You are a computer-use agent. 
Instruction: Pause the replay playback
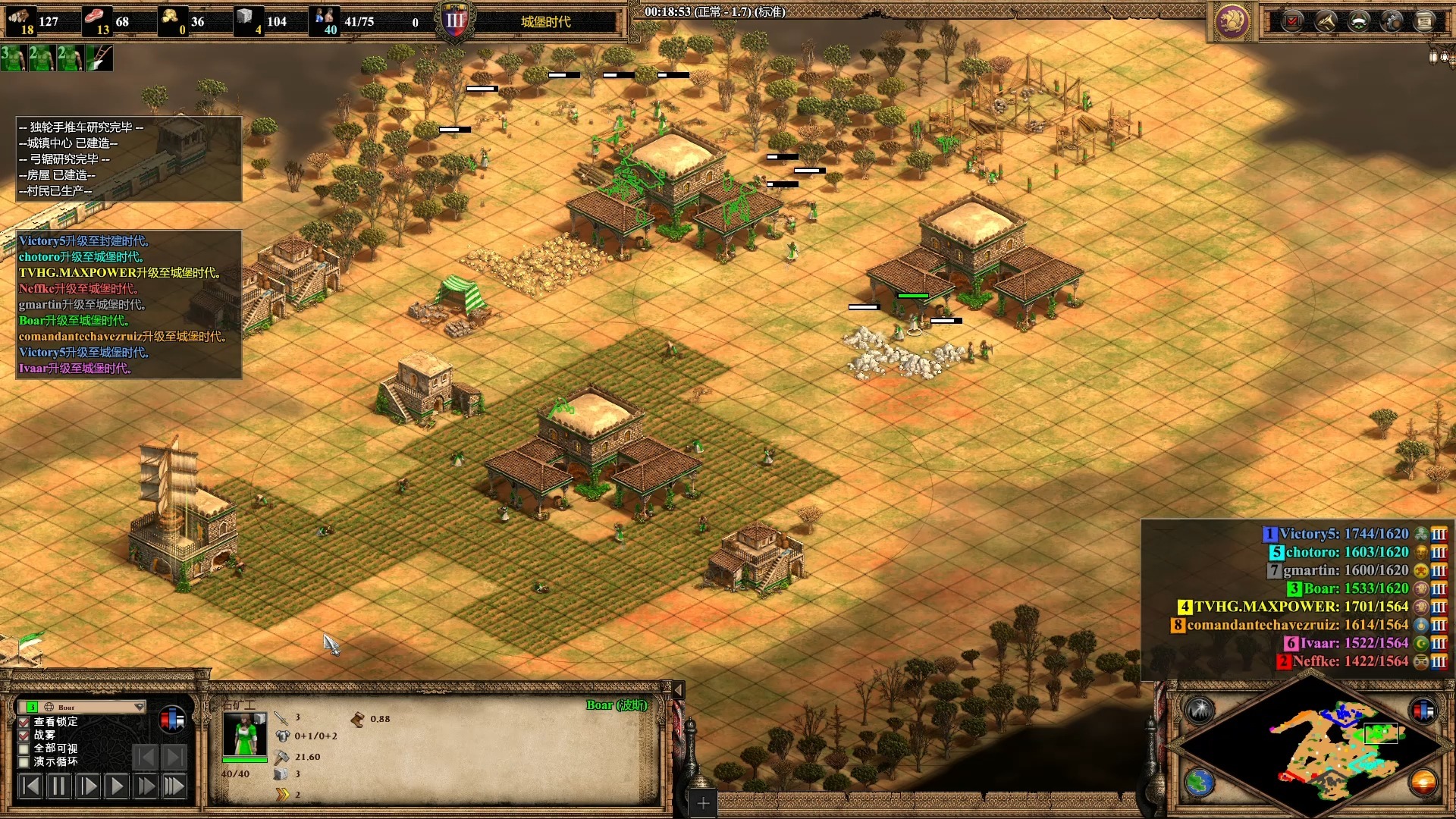[58, 786]
